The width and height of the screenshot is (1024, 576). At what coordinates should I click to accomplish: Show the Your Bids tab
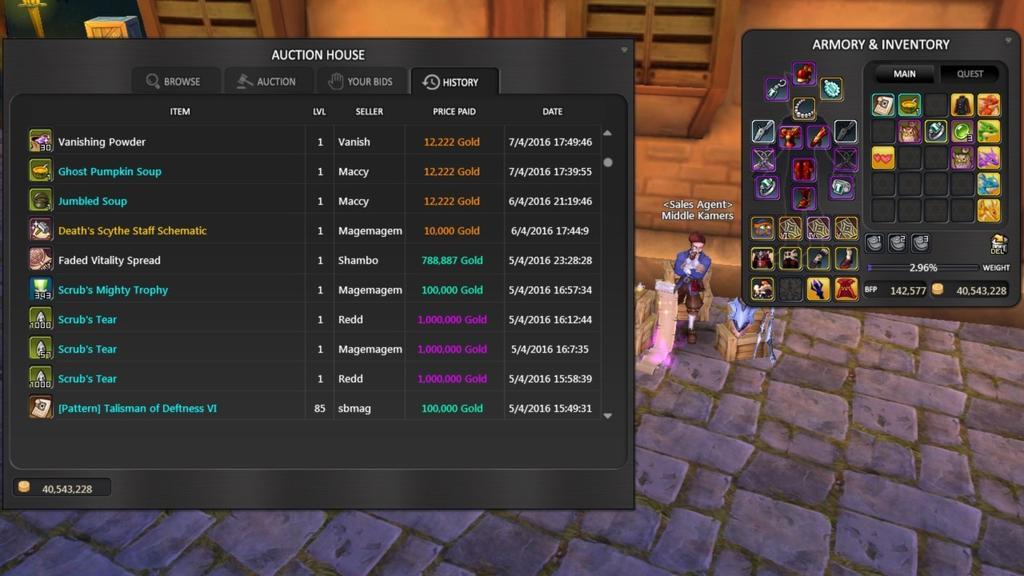click(361, 82)
